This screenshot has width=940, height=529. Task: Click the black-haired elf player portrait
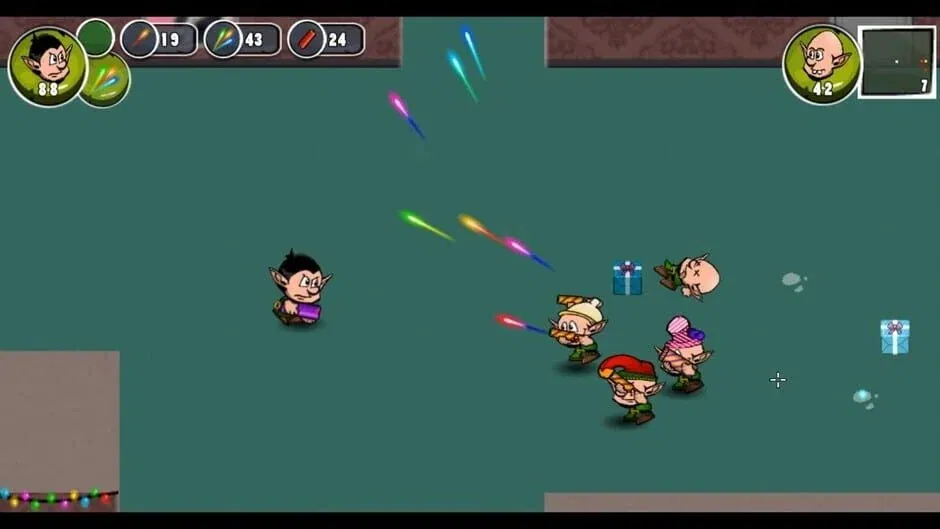[46, 65]
